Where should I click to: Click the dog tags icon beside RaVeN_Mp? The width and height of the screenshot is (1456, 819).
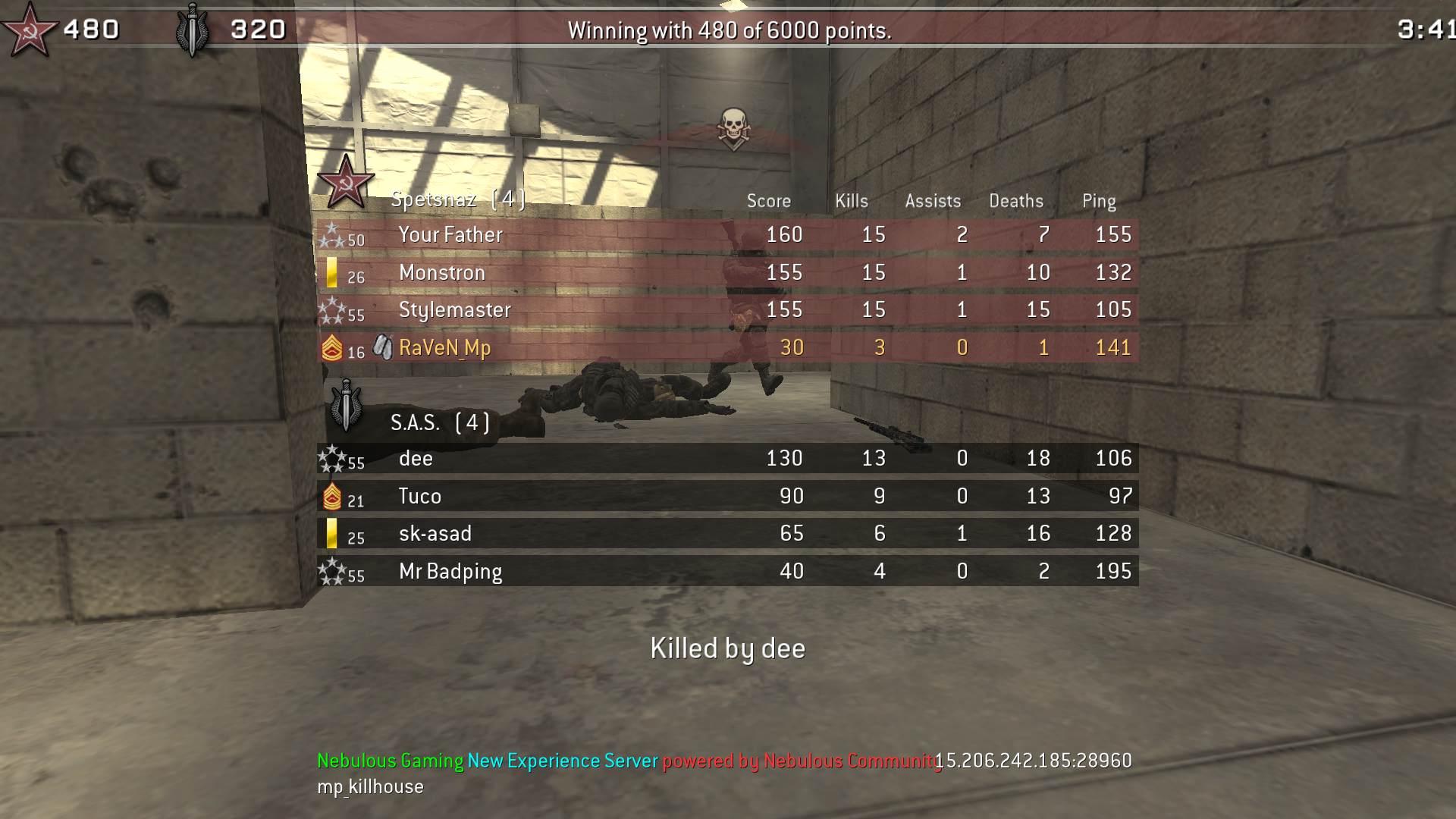point(383,347)
